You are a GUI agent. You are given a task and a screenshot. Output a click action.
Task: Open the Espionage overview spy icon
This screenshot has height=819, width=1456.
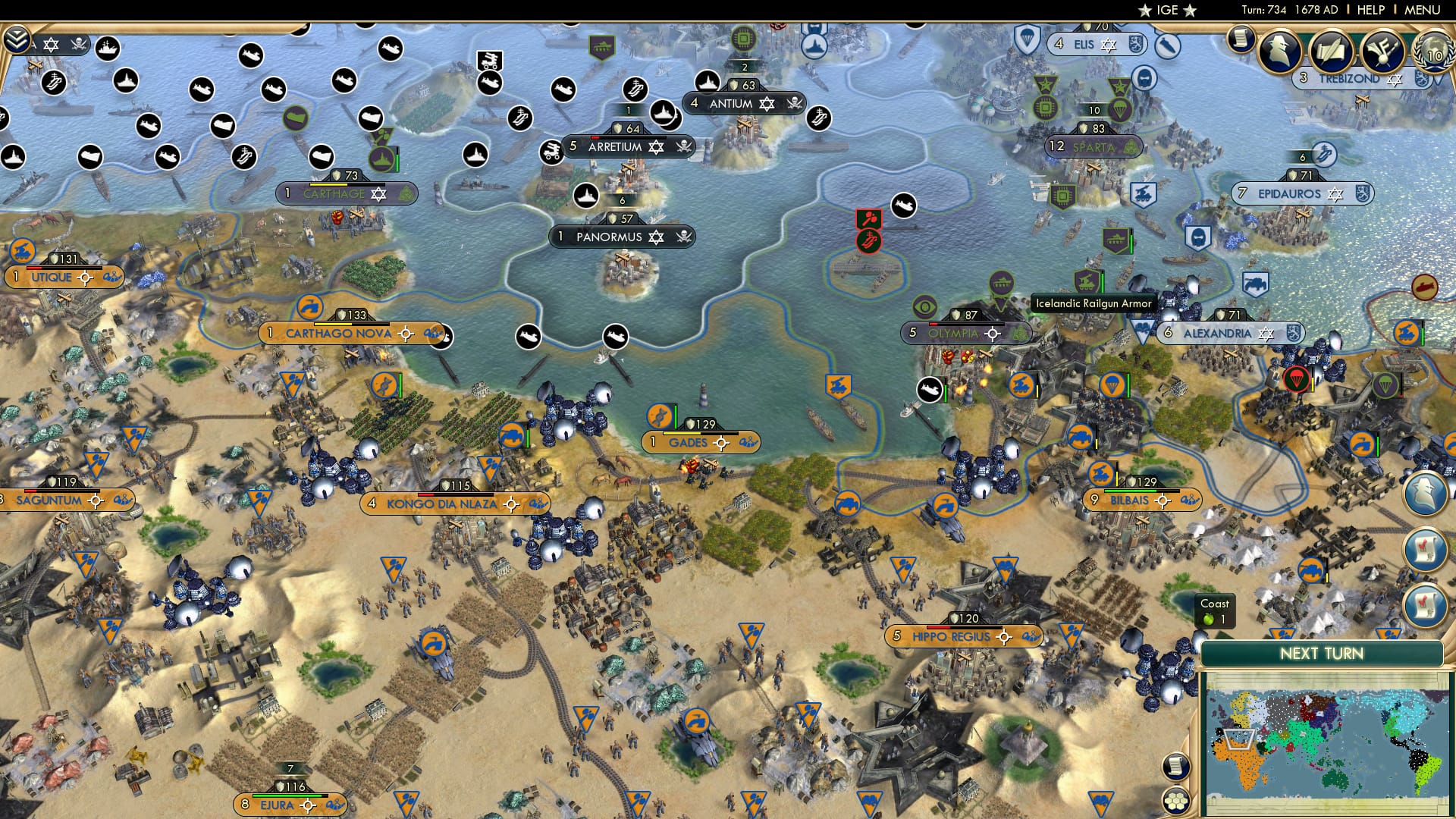(1279, 52)
